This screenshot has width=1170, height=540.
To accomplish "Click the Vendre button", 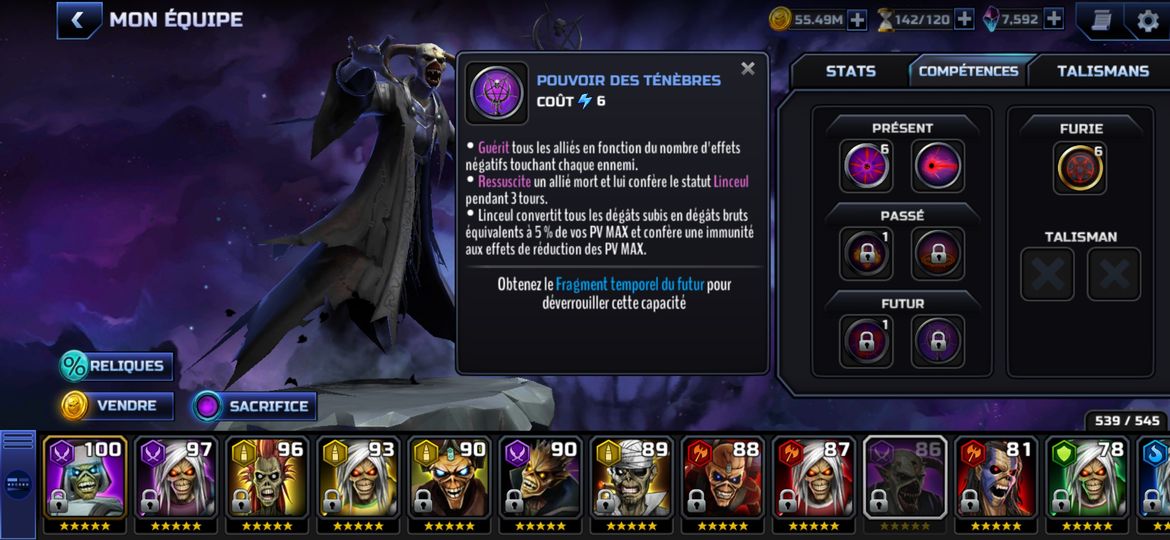I will pyautogui.click(x=116, y=406).
